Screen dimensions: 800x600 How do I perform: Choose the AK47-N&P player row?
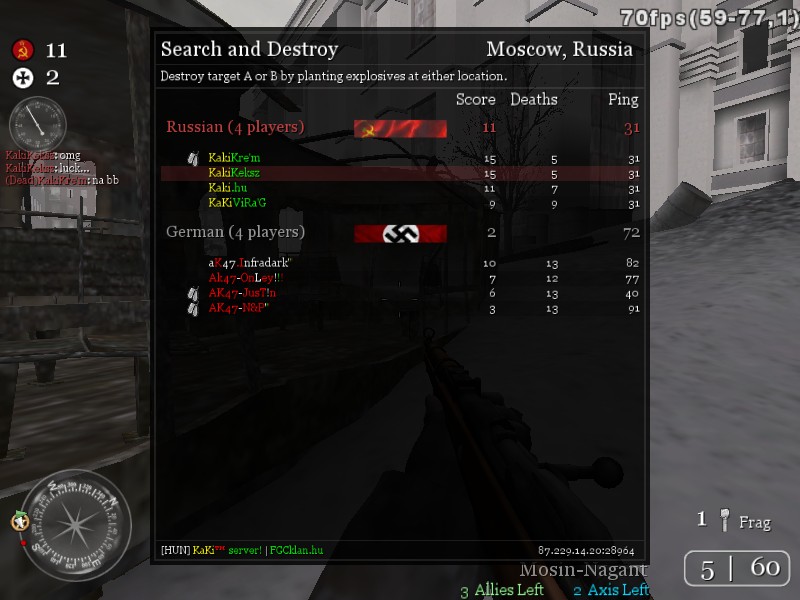click(238, 308)
